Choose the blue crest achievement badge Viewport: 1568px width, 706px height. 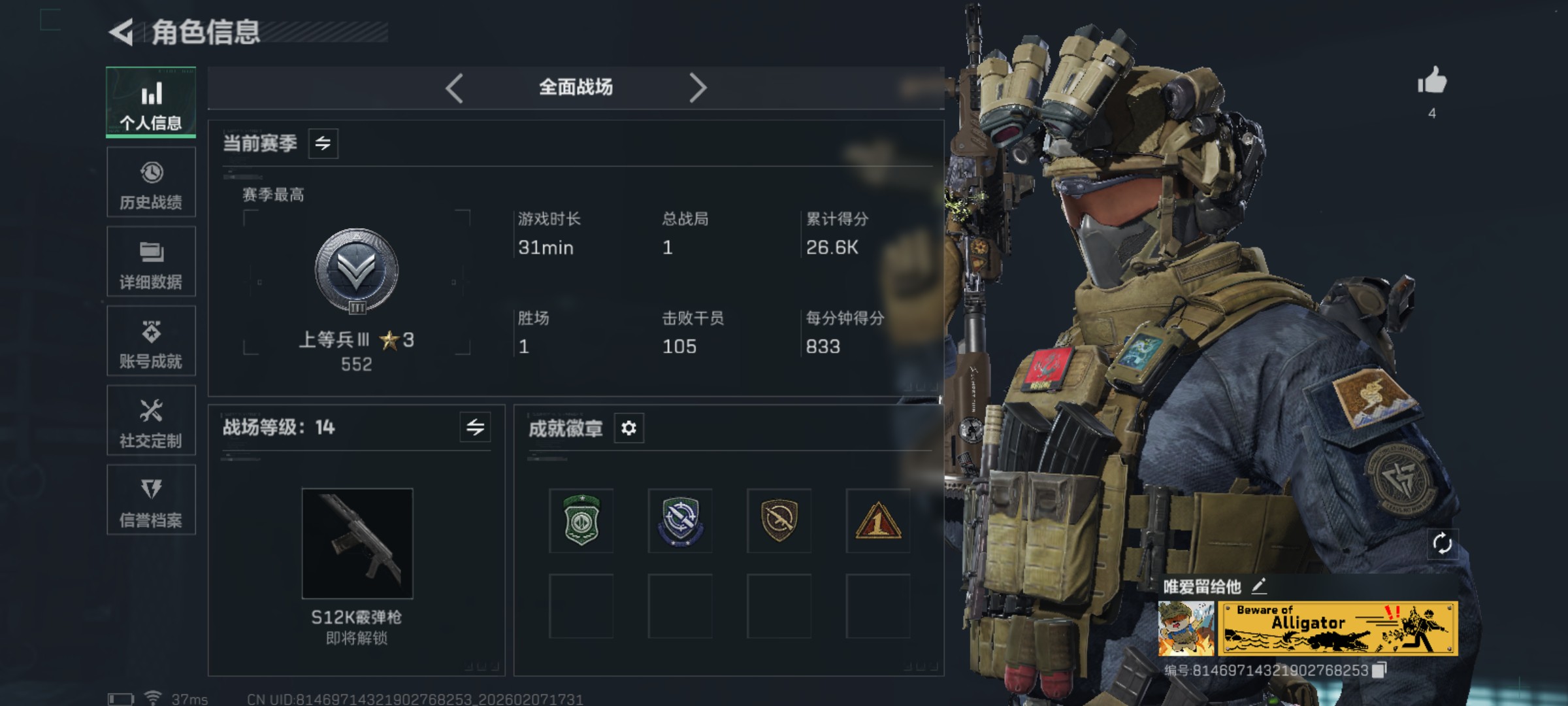[680, 521]
